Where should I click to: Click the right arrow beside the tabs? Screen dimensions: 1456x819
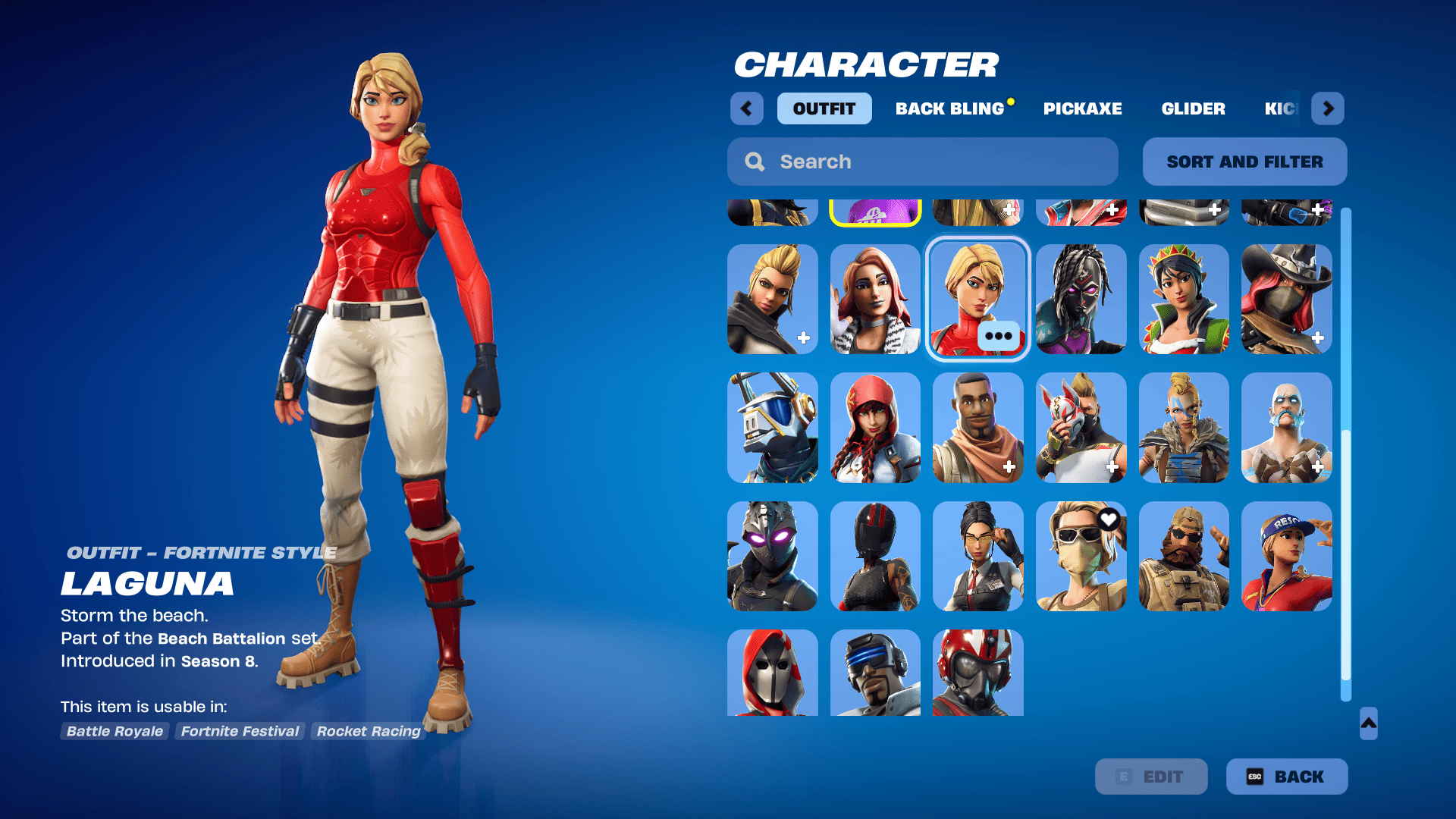click(1328, 108)
